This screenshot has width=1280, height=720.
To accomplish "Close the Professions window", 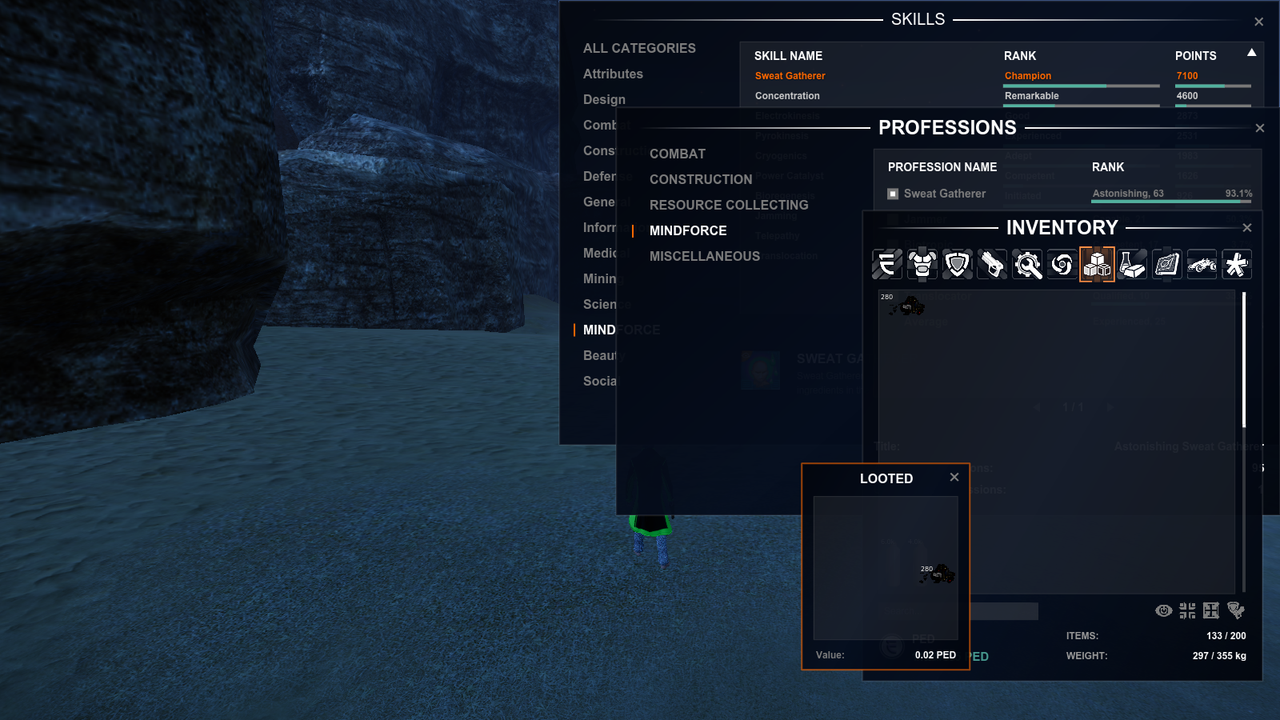I will point(1259,129).
